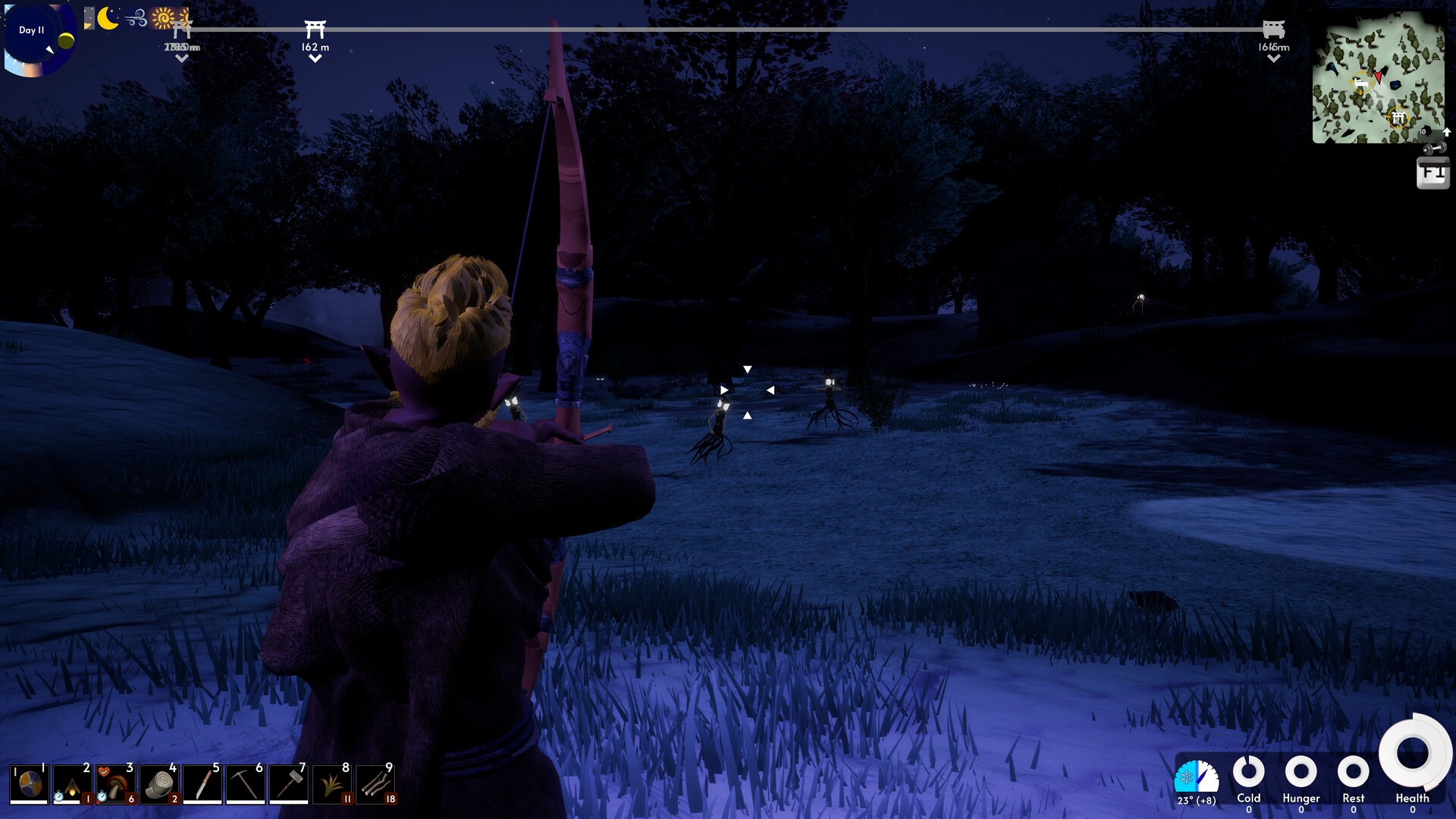Click the dumbbell weight icon below the minimap
Viewport: 1456px width, 819px height.
(x=1433, y=148)
